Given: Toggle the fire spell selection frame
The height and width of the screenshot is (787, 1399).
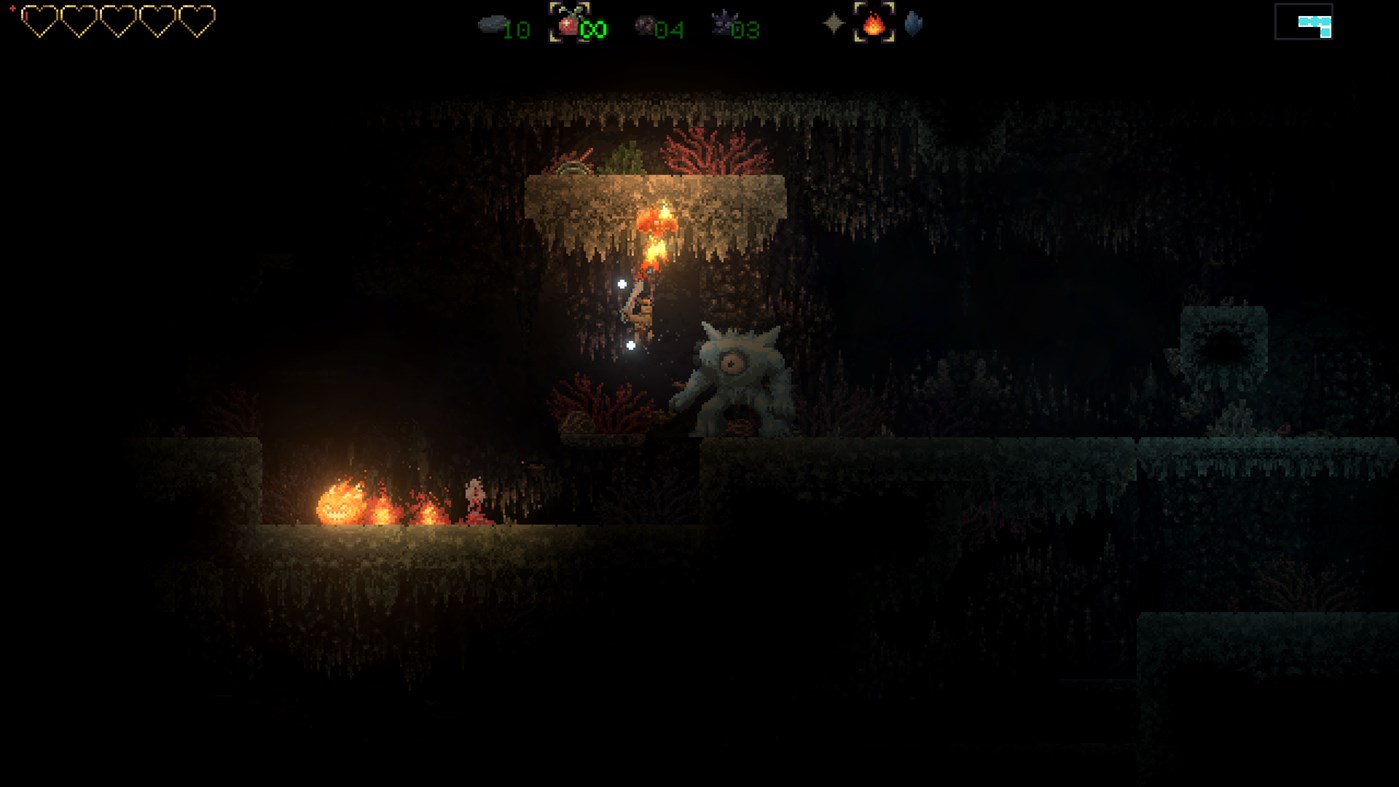Looking at the screenshot, I should tap(872, 24).
